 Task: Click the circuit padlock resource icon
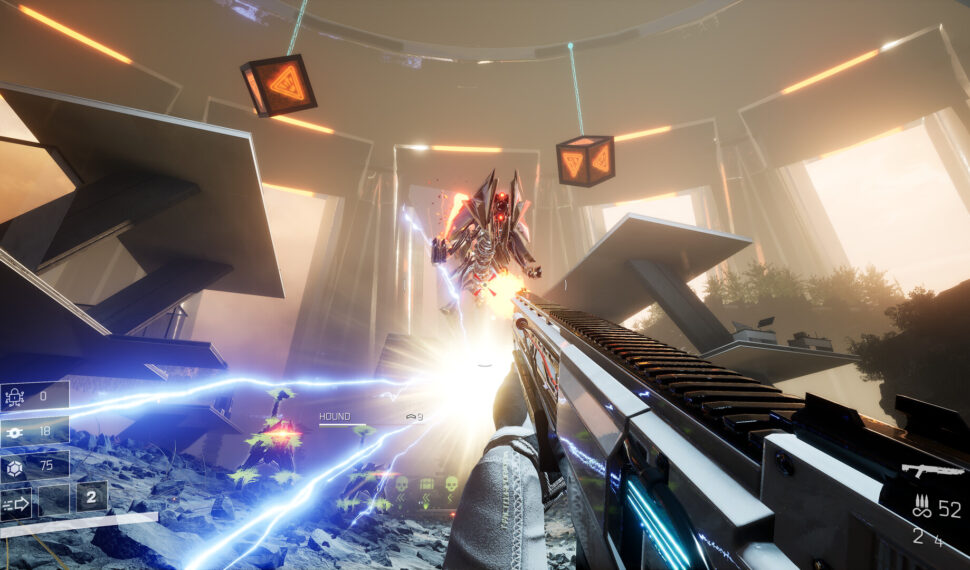click(x=16, y=397)
